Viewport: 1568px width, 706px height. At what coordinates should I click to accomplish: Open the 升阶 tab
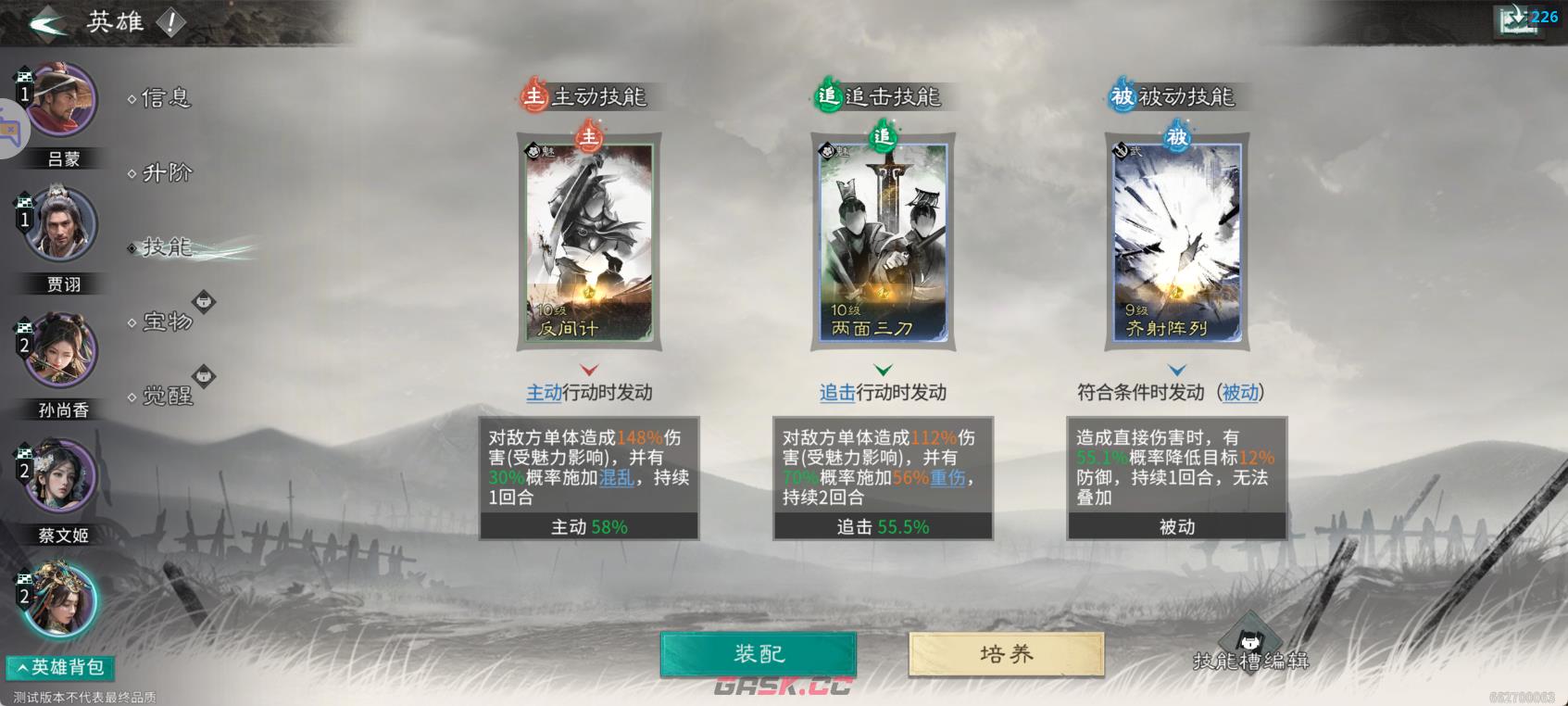165,173
